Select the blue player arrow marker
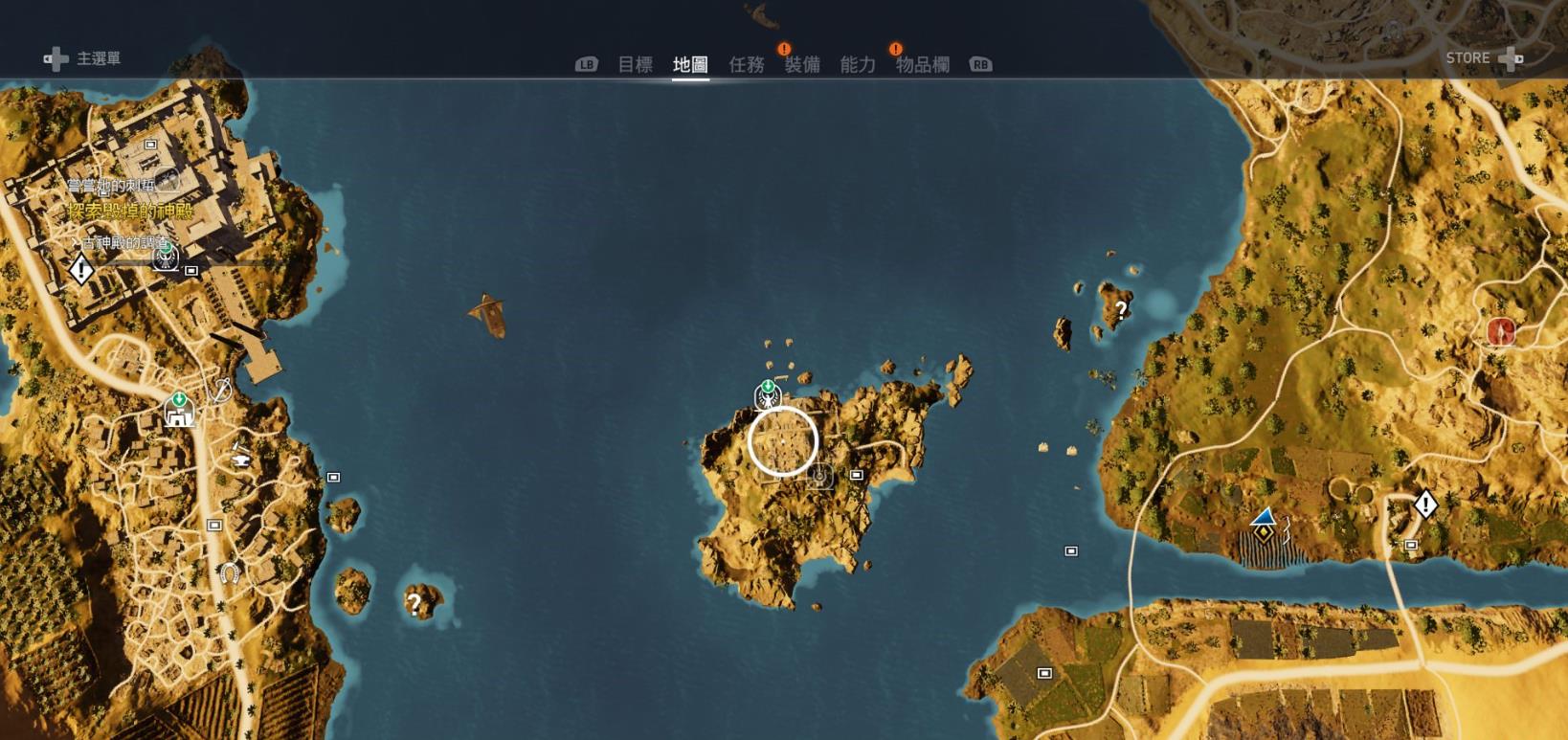Viewport: 1568px width, 740px height. pos(1265,518)
